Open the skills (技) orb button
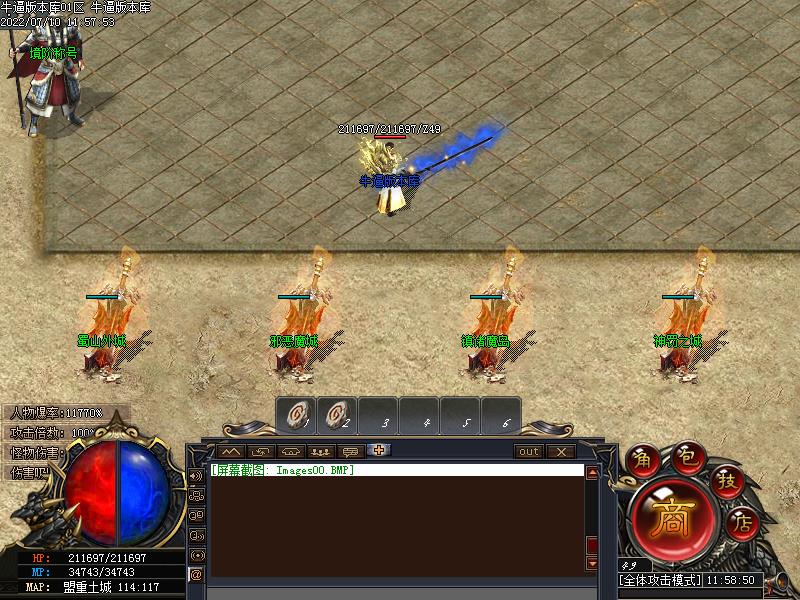The image size is (800, 600). point(727,482)
